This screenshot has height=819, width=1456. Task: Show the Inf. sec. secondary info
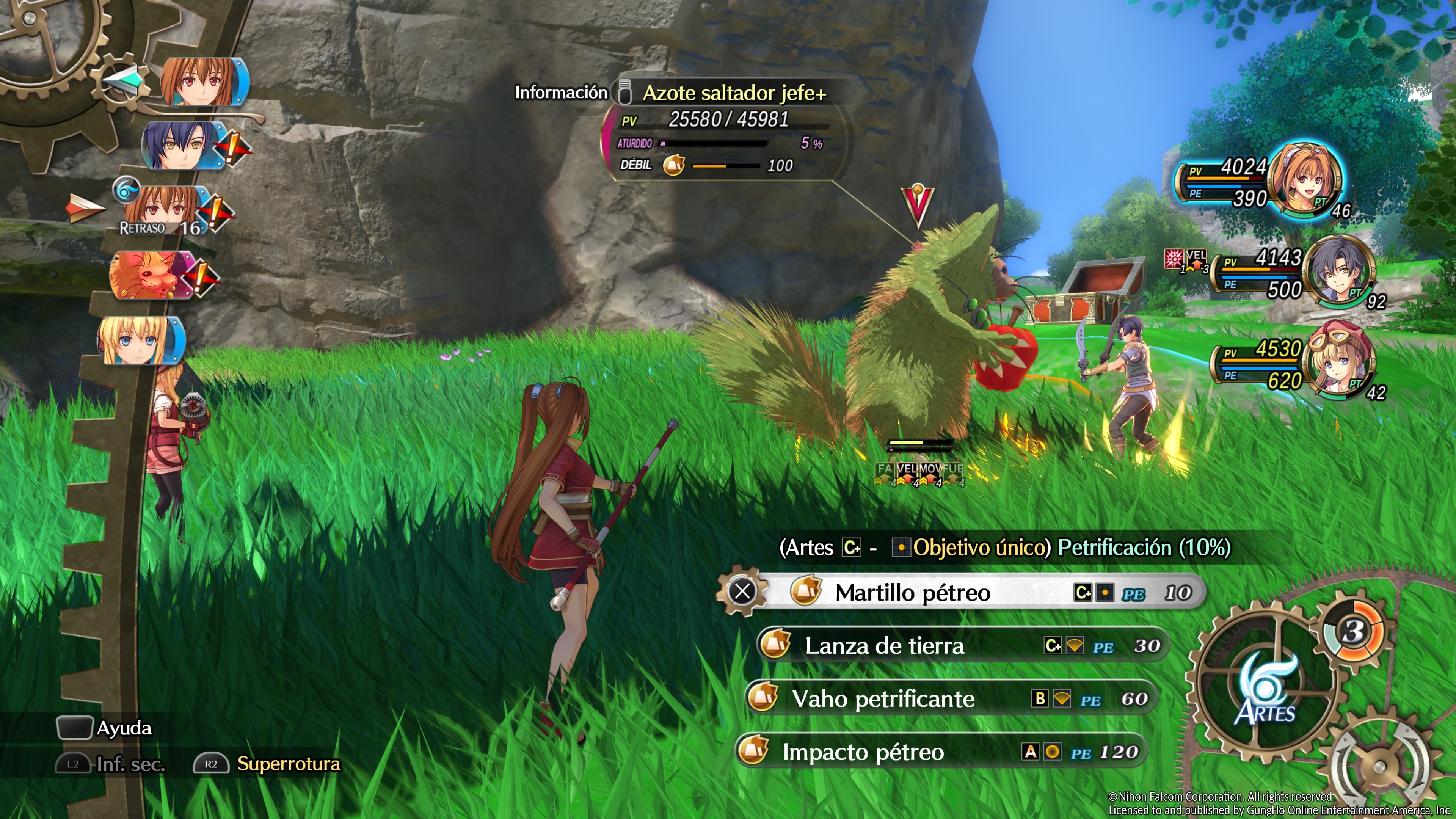click(x=130, y=764)
